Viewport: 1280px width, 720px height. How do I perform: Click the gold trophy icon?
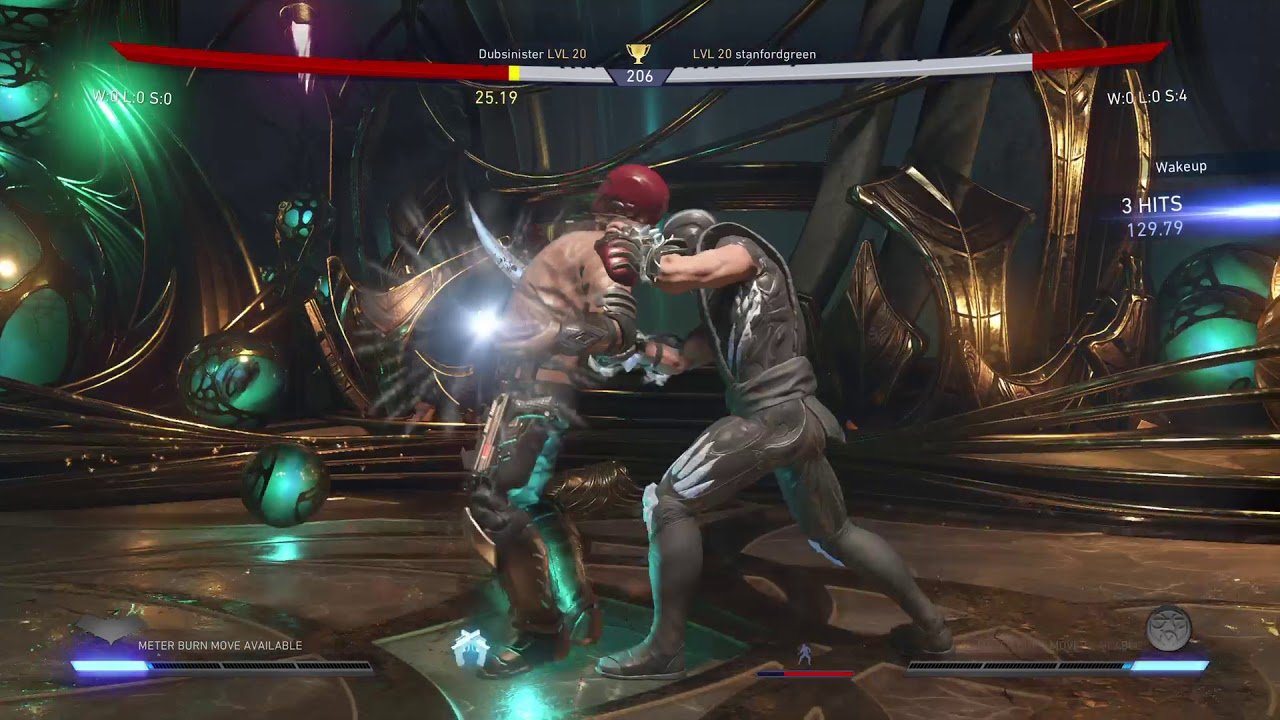click(639, 54)
